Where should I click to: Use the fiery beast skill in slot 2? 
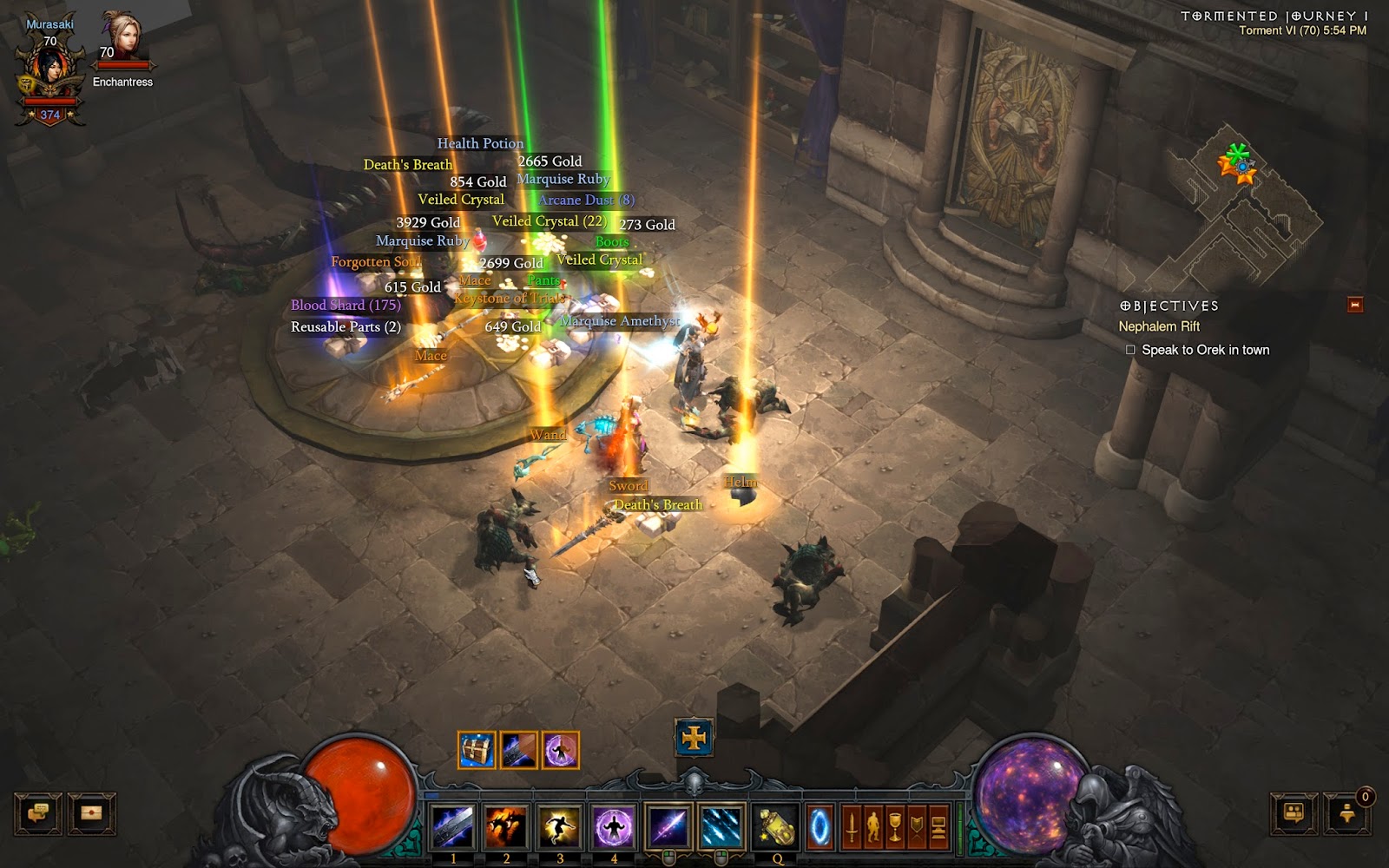tap(506, 825)
